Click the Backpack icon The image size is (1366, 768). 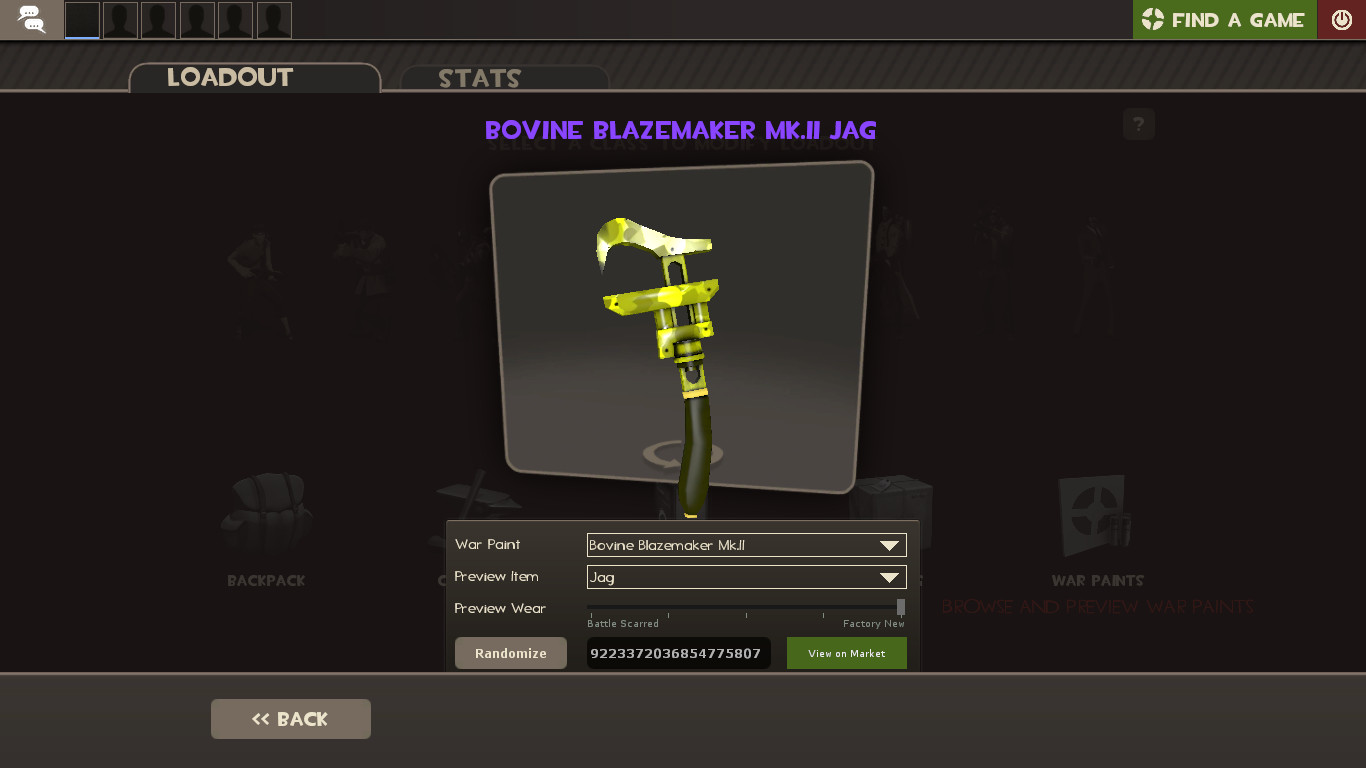coord(265,510)
